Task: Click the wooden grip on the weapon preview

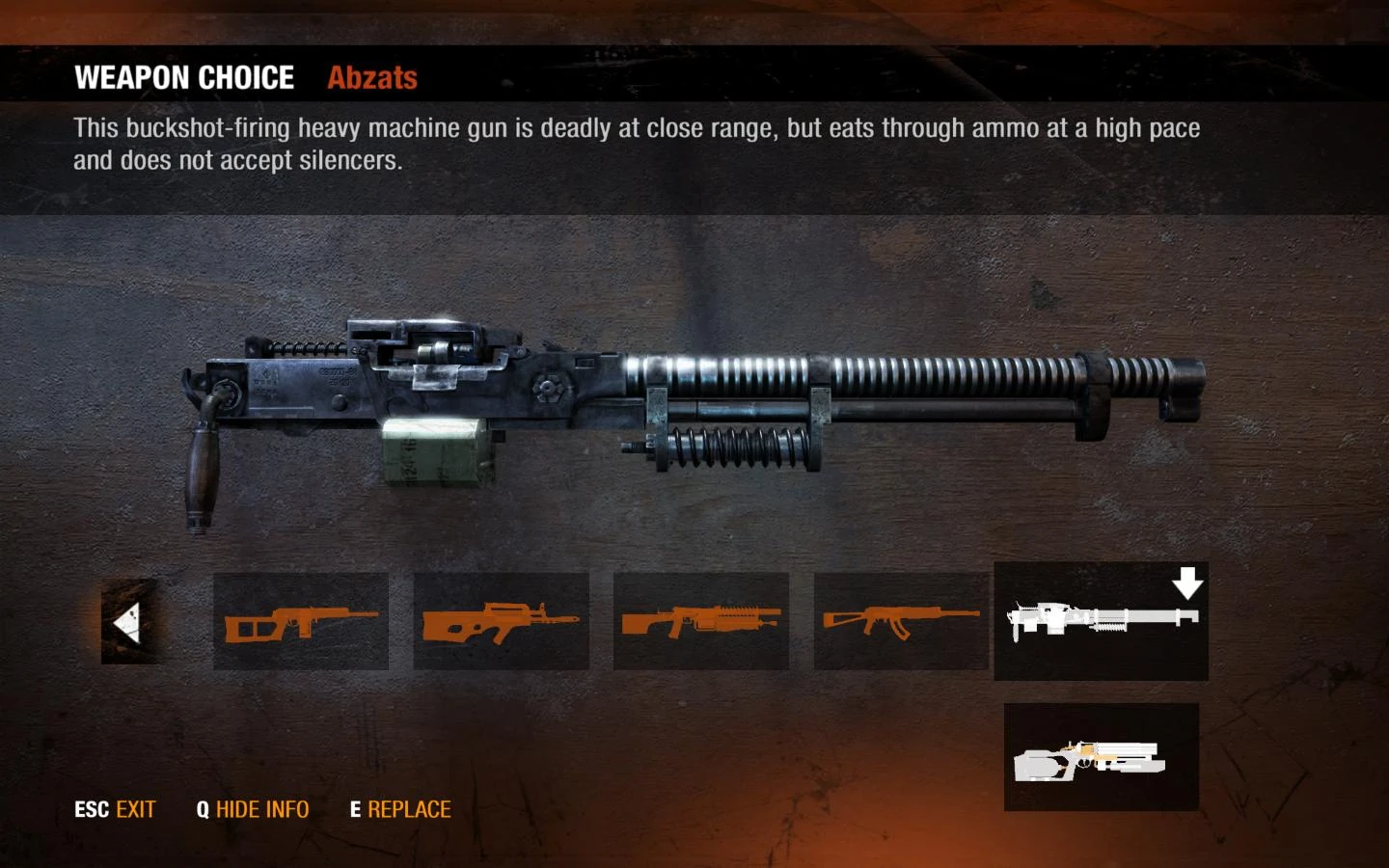Action: [x=200, y=473]
